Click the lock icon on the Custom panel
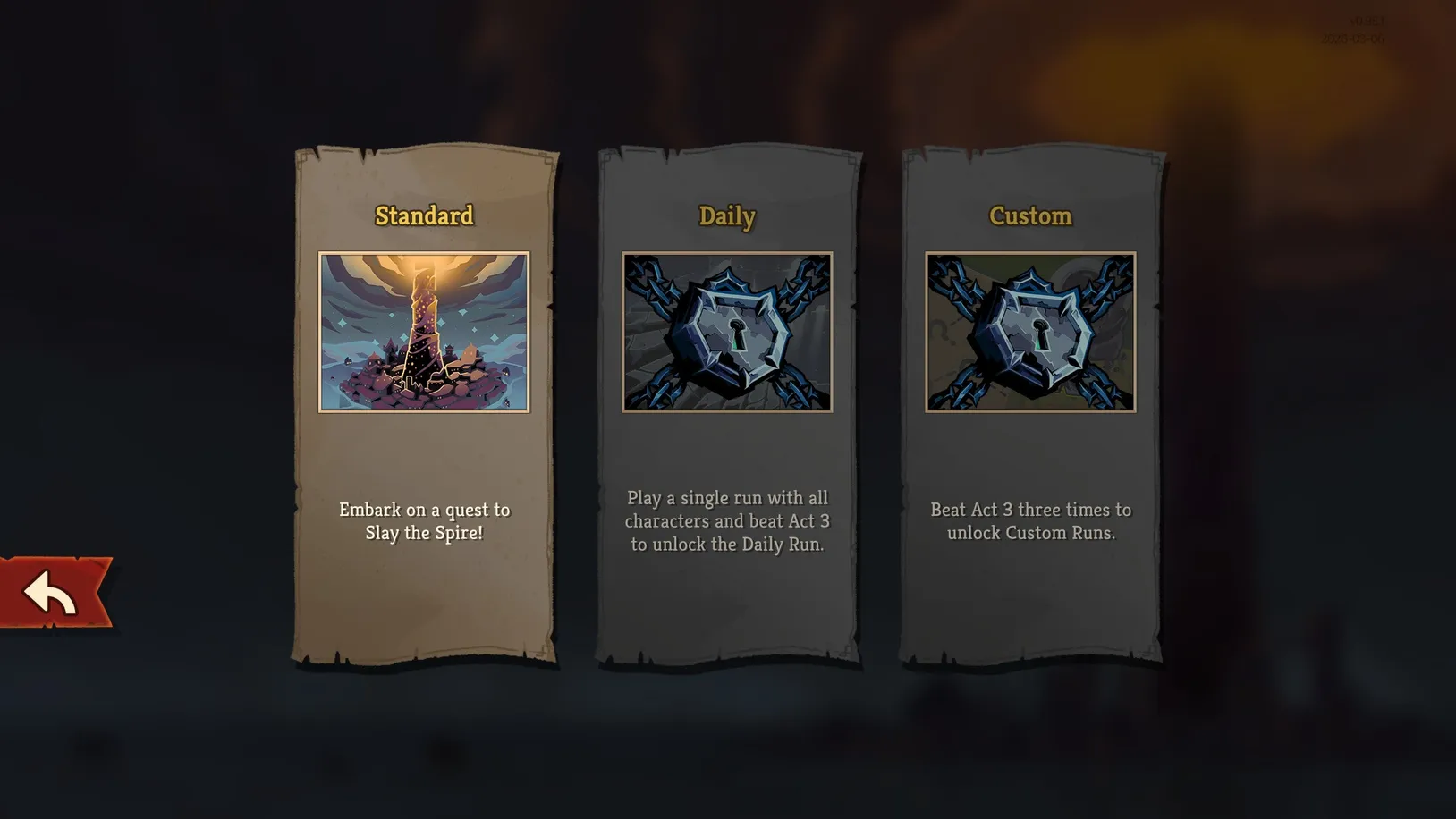This screenshot has height=819, width=1456. (x=1029, y=334)
